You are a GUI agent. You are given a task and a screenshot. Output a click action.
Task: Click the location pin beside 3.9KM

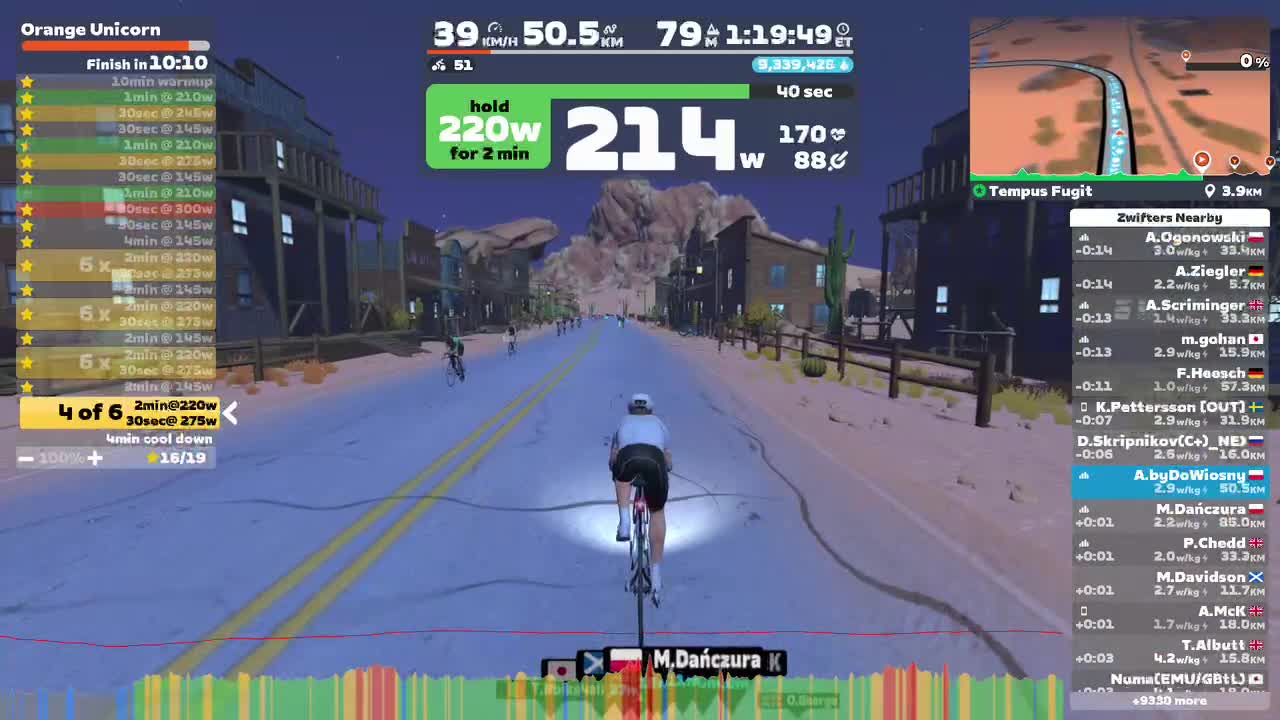click(x=1209, y=191)
